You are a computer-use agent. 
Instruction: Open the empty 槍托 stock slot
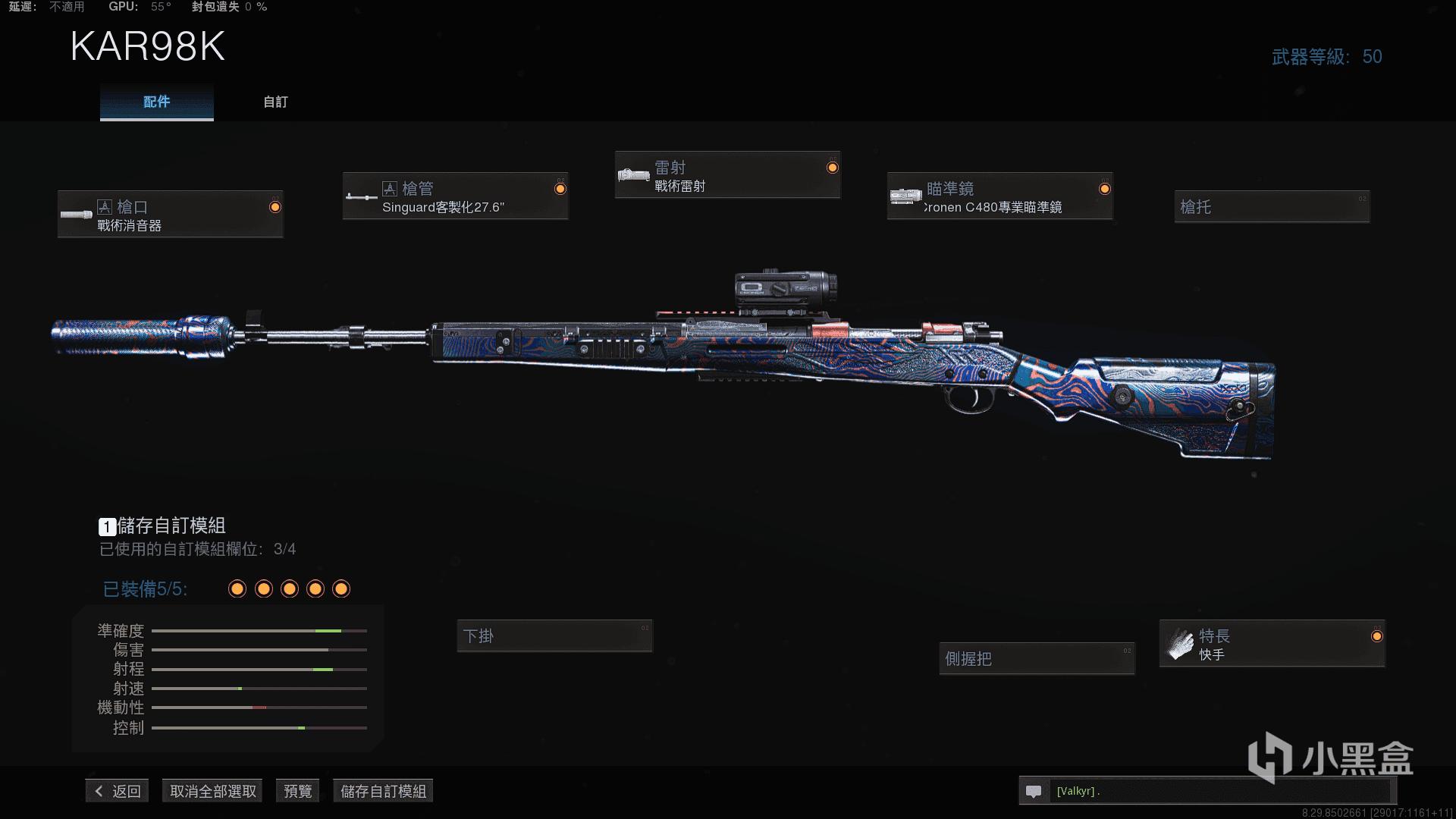(x=1272, y=206)
